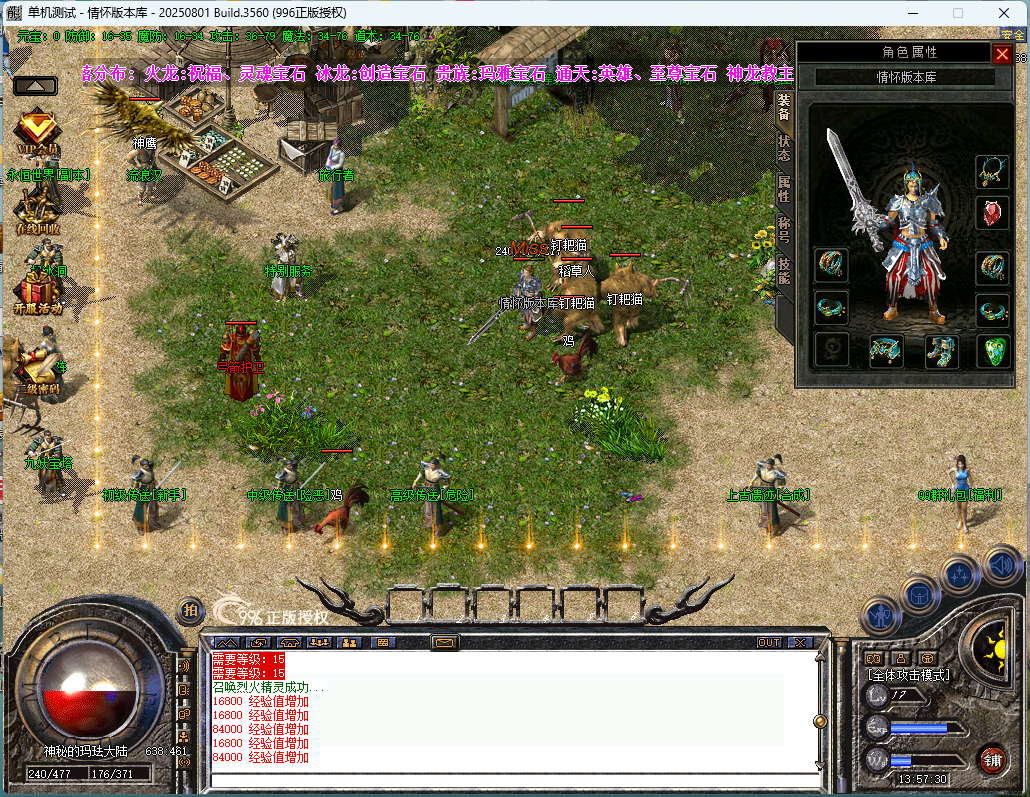Select the equipped necklace slot
This screenshot has width=1030, height=797.
point(992,172)
